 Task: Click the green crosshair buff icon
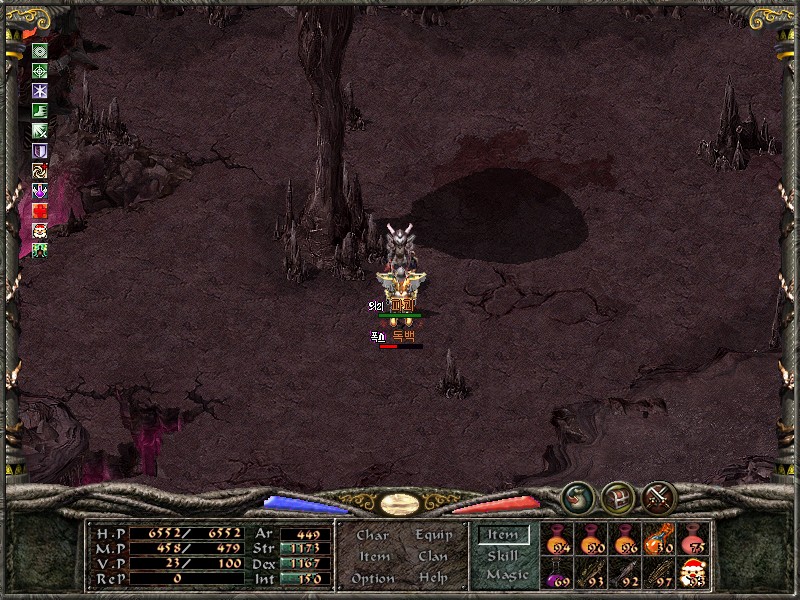[40, 71]
